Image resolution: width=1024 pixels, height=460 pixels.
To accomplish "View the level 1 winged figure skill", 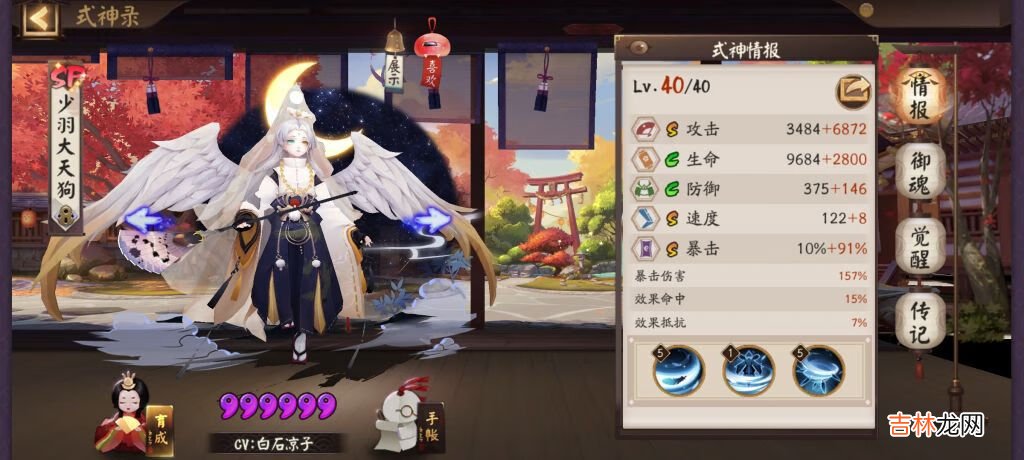I will (x=748, y=370).
